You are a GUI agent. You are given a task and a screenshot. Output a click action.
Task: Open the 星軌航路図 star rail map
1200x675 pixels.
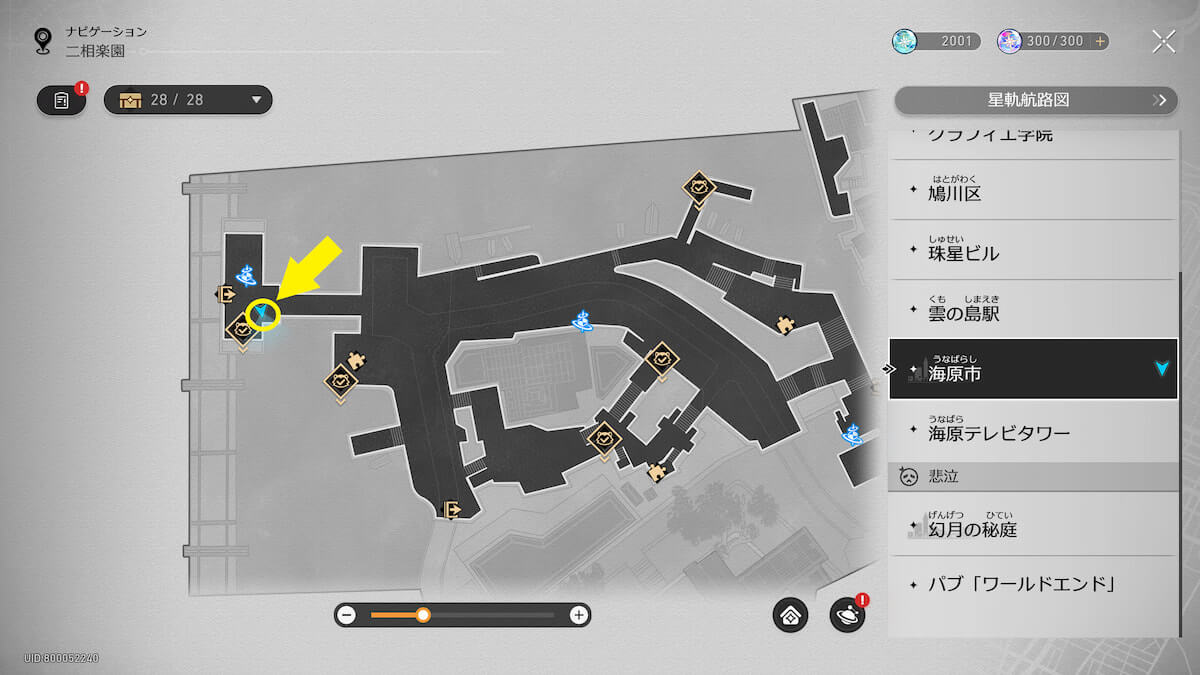[x=1034, y=100]
